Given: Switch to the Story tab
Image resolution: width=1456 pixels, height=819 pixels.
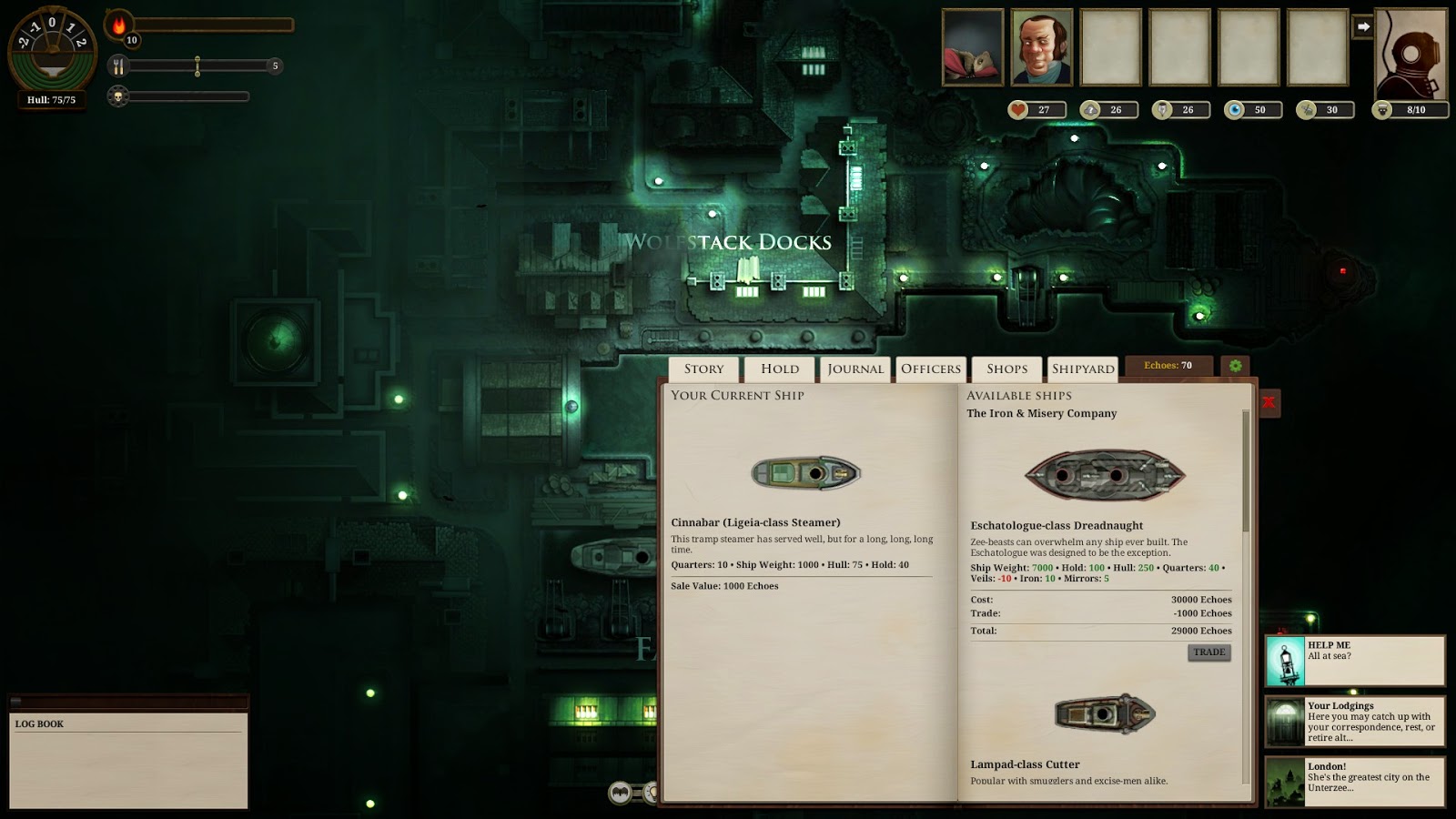Looking at the screenshot, I should point(704,369).
